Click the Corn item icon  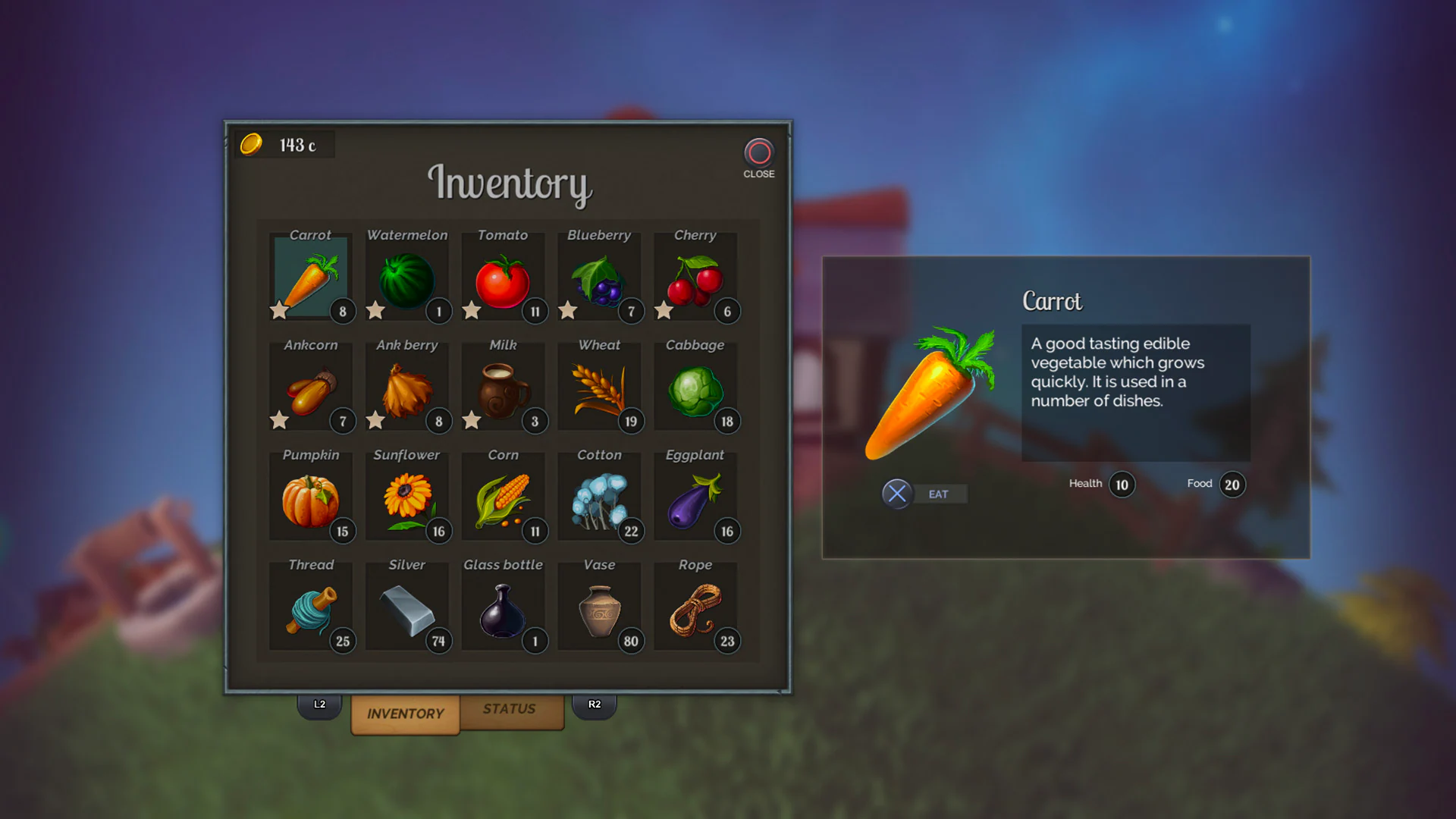[503, 498]
